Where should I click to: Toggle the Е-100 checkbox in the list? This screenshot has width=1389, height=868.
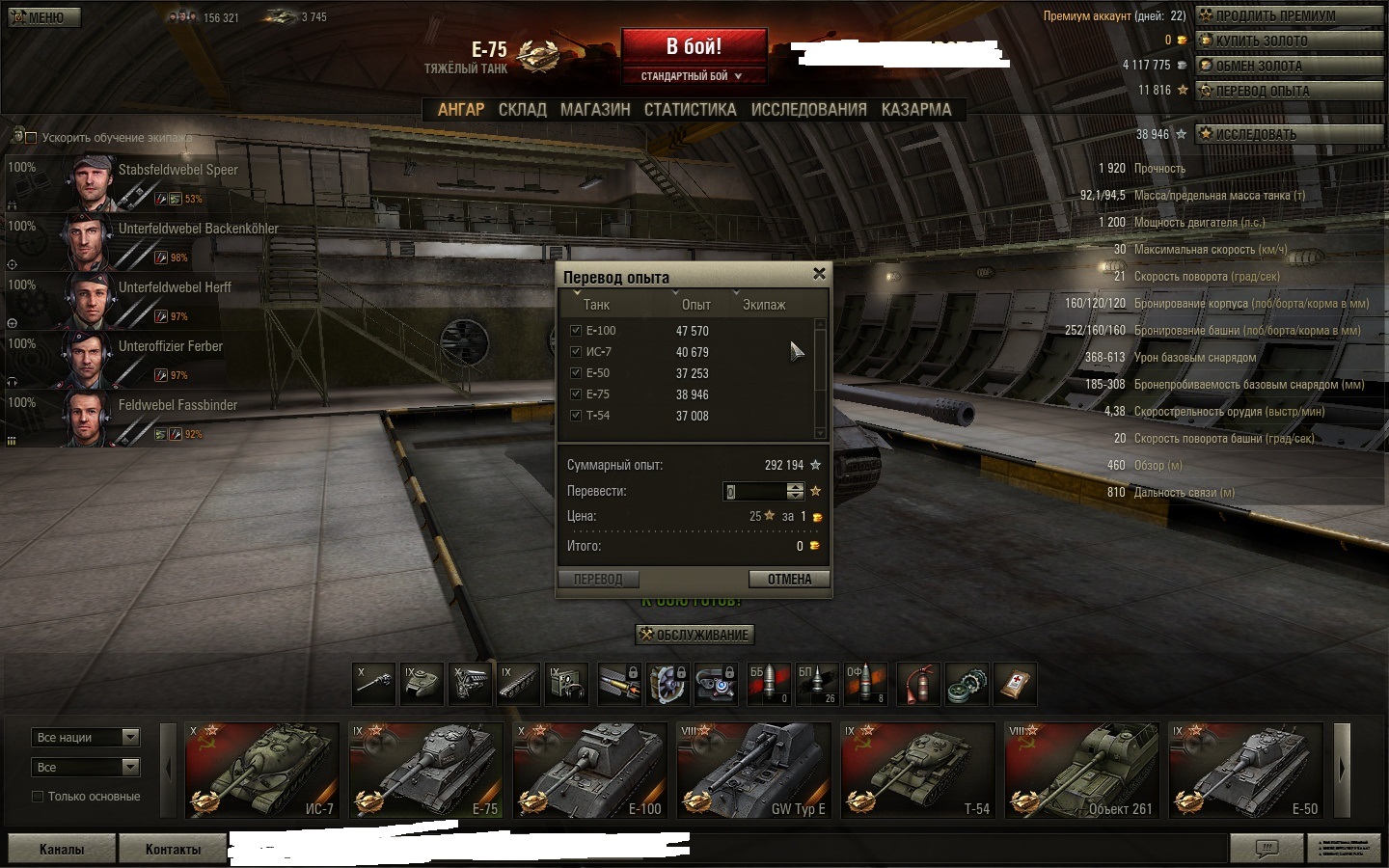click(x=576, y=330)
